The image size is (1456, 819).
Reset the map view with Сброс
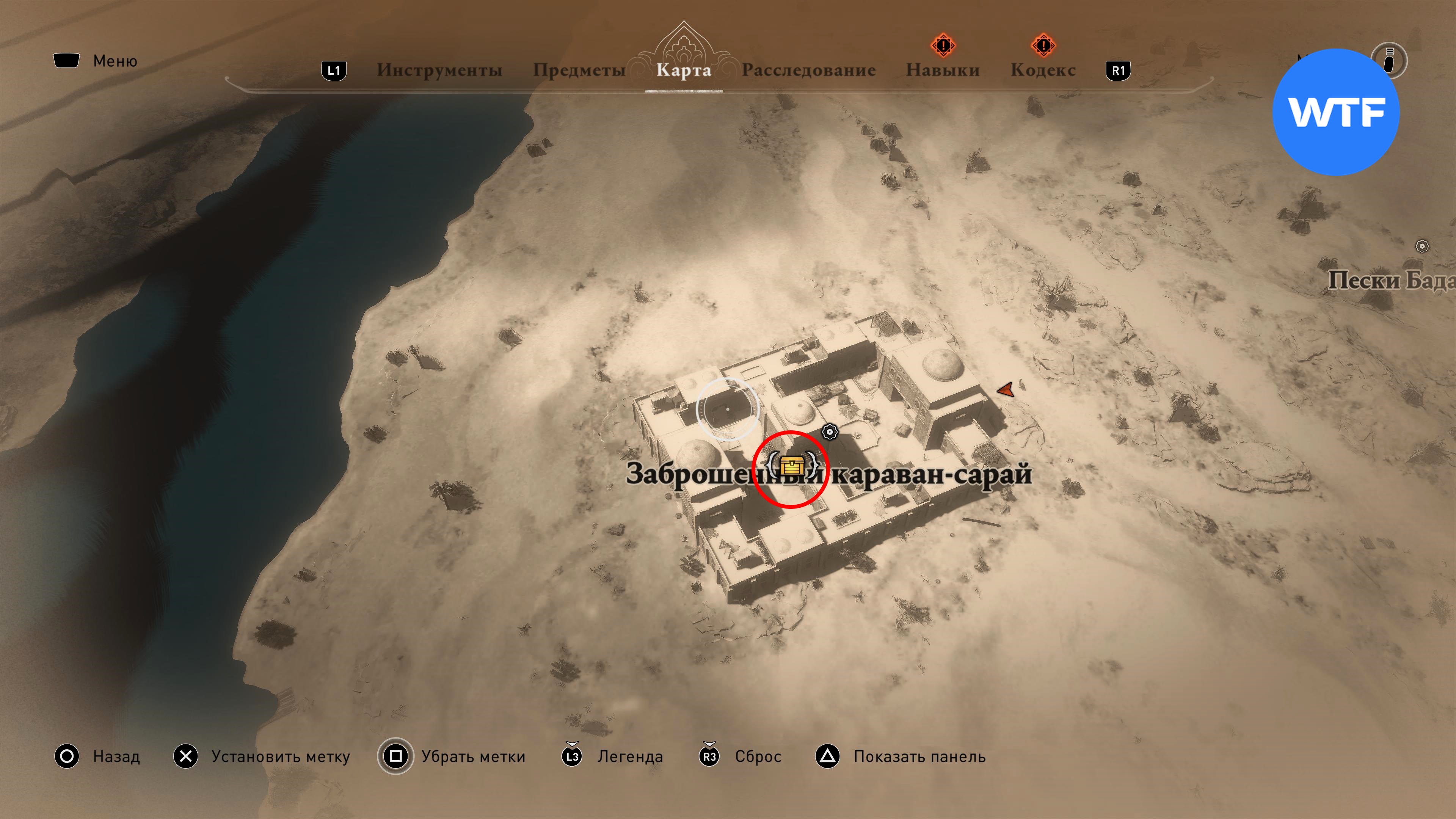(x=758, y=756)
